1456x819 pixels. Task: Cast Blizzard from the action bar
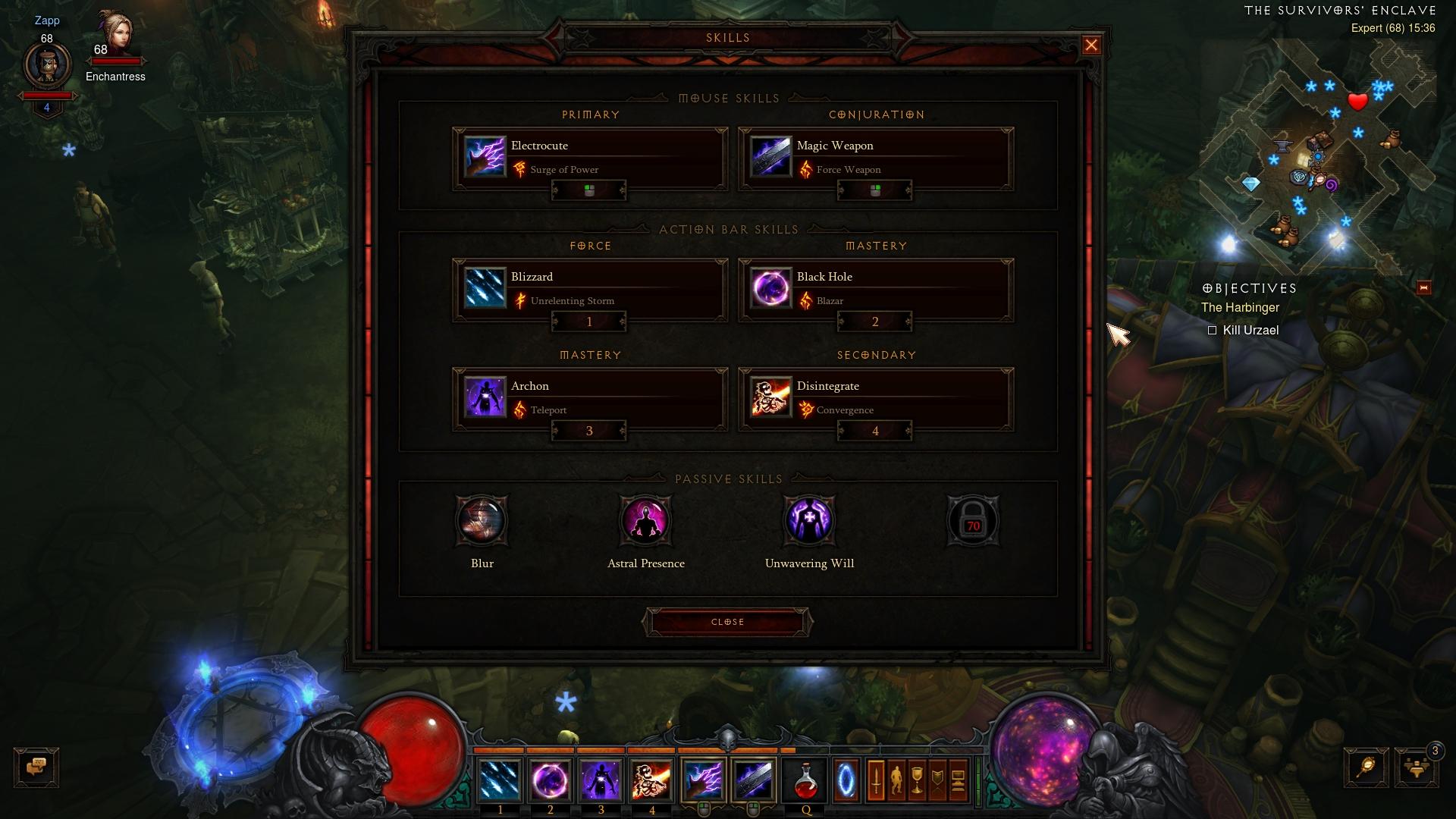point(500,780)
